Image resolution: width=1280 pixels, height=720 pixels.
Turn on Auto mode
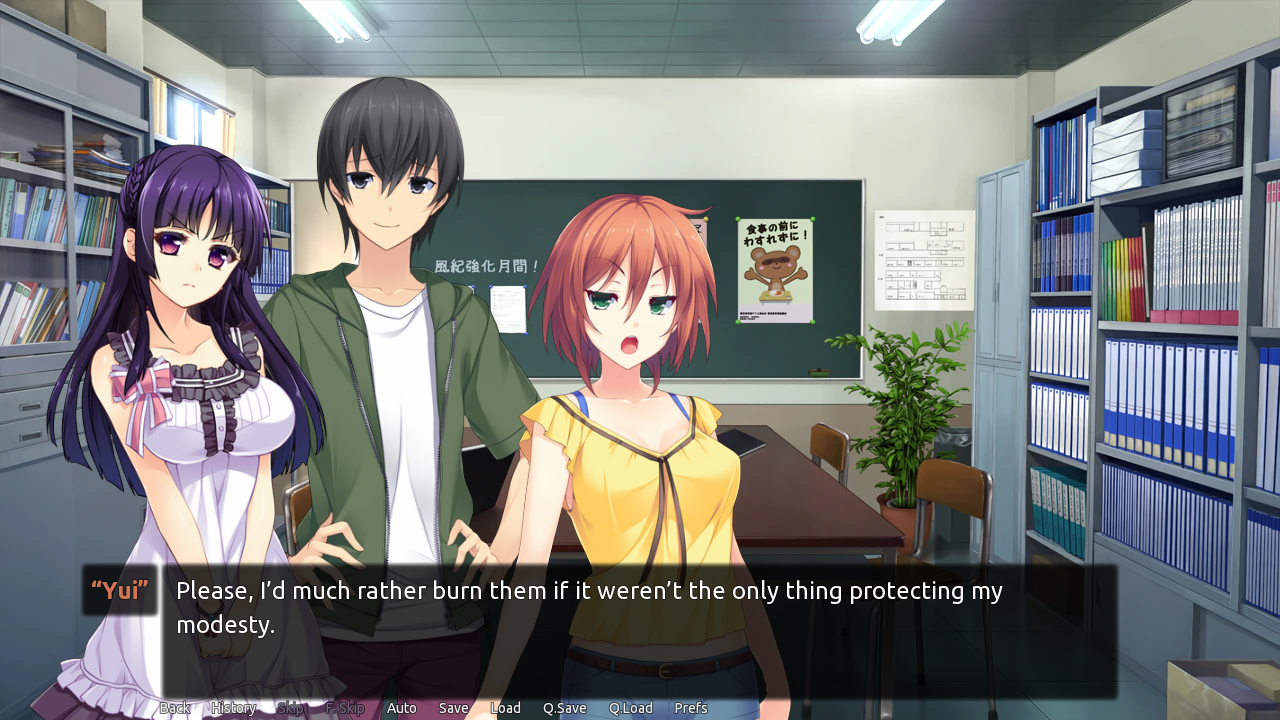tap(401, 707)
